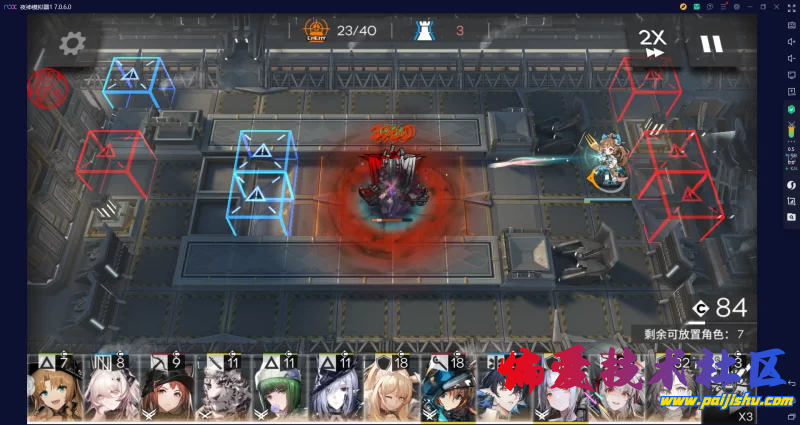Toggle the 2X game speed

point(652,43)
